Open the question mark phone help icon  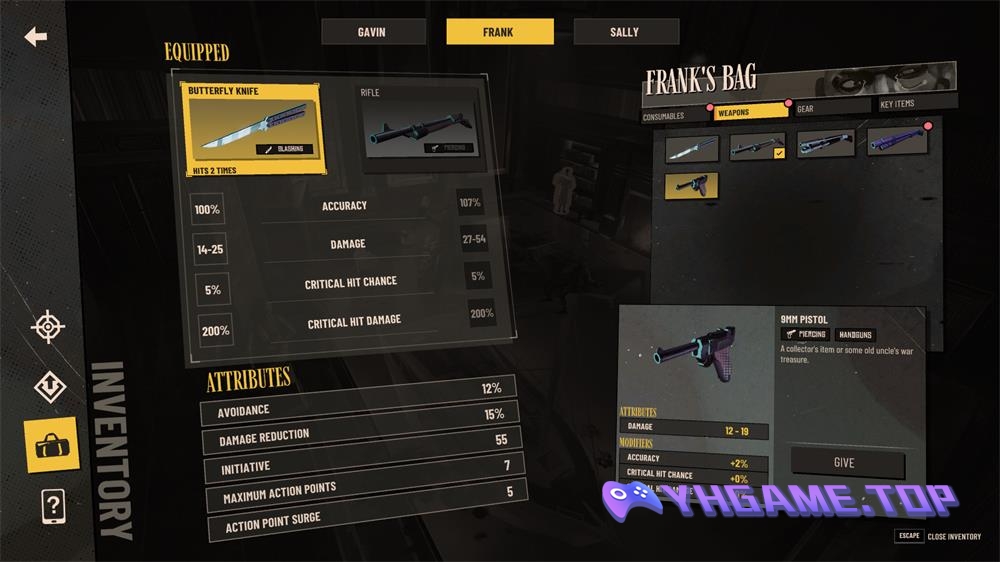[x=52, y=507]
